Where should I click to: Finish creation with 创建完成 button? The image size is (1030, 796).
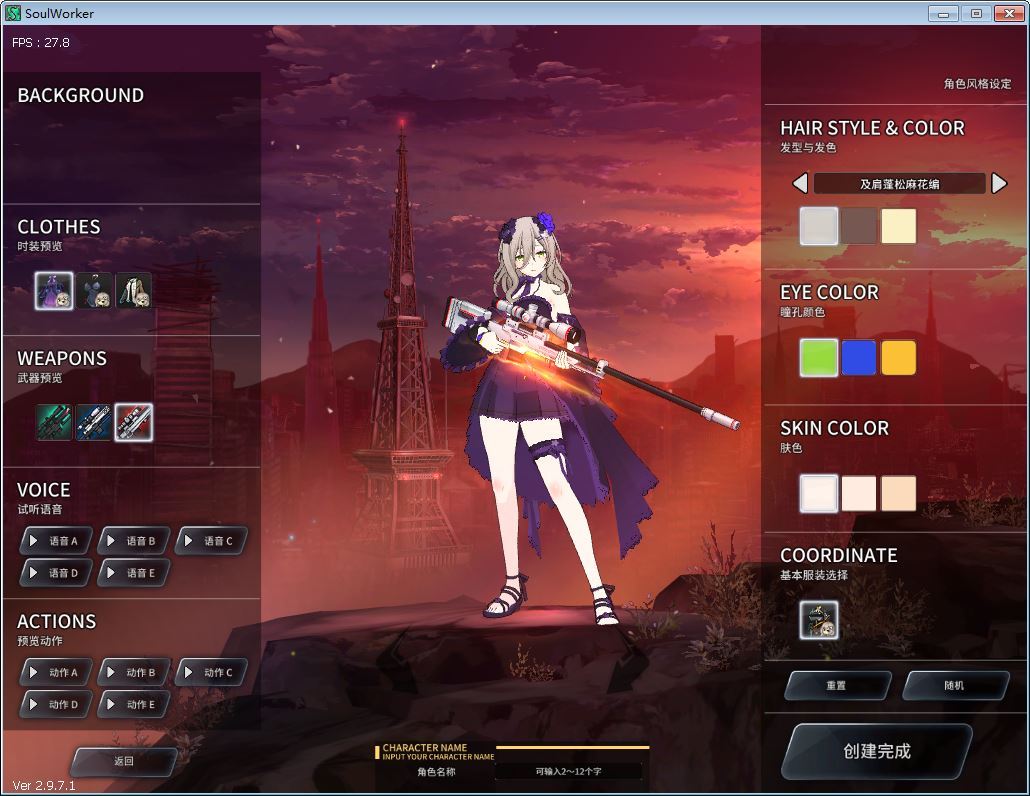[876, 752]
